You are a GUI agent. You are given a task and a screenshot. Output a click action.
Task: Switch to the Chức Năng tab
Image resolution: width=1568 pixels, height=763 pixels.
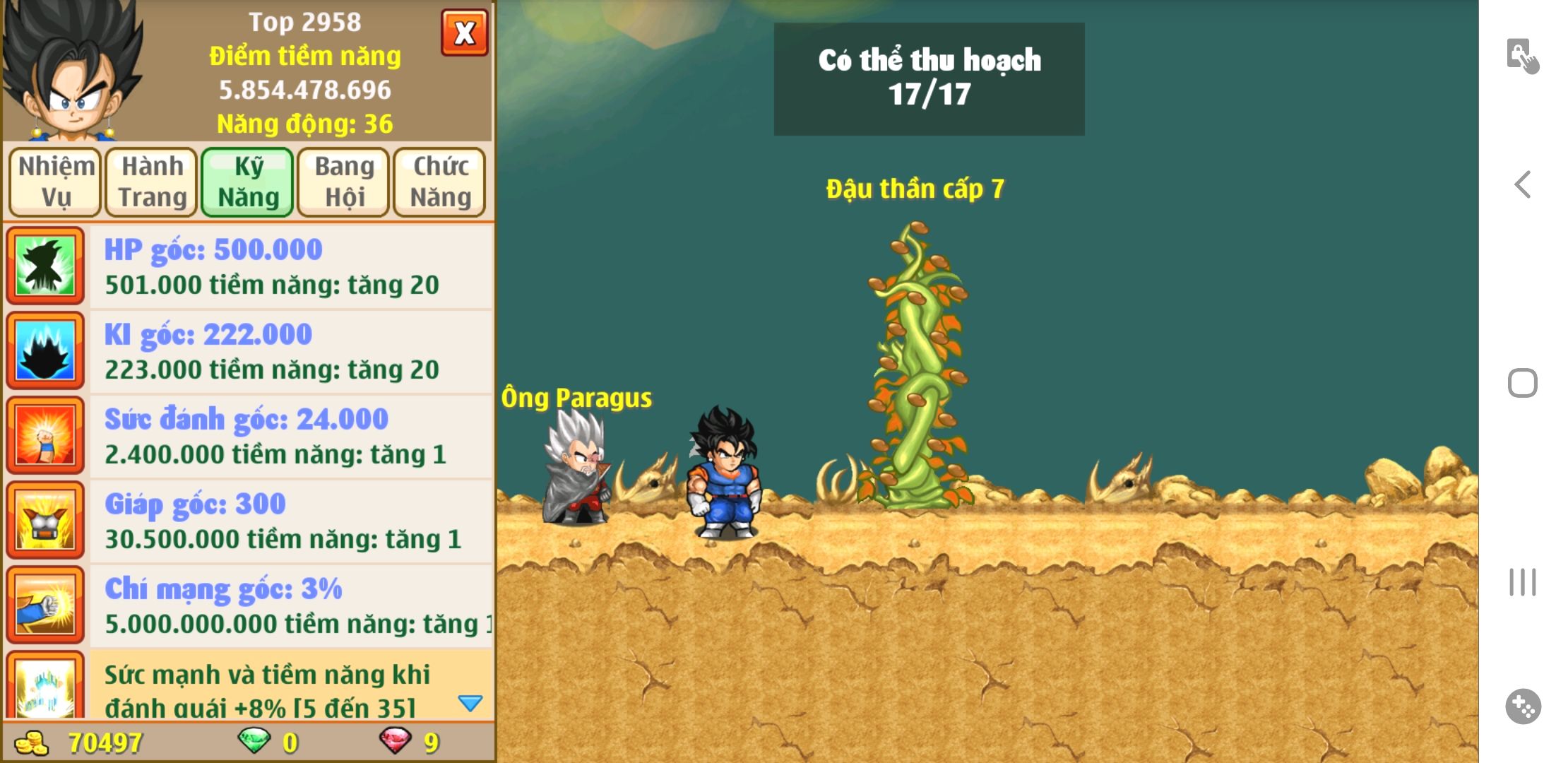[x=440, y=182]
